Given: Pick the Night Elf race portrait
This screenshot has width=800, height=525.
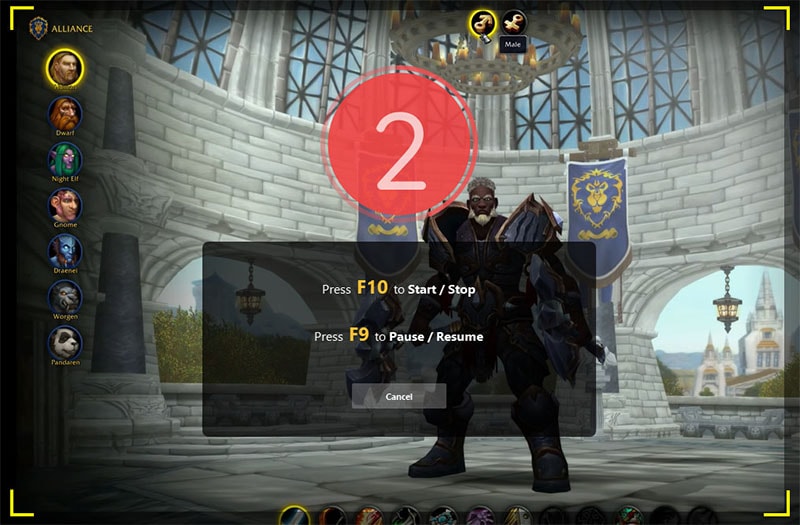Looking at the screenshot, I should click(x=65, y=158).
